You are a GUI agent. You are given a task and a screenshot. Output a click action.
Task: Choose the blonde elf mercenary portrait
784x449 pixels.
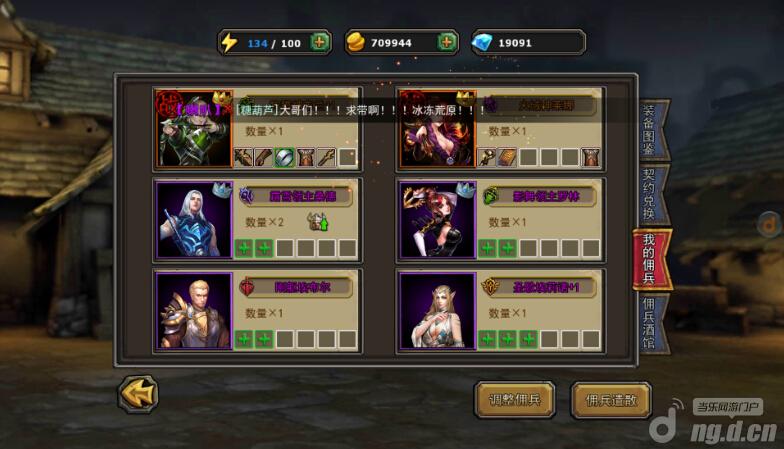437,310
